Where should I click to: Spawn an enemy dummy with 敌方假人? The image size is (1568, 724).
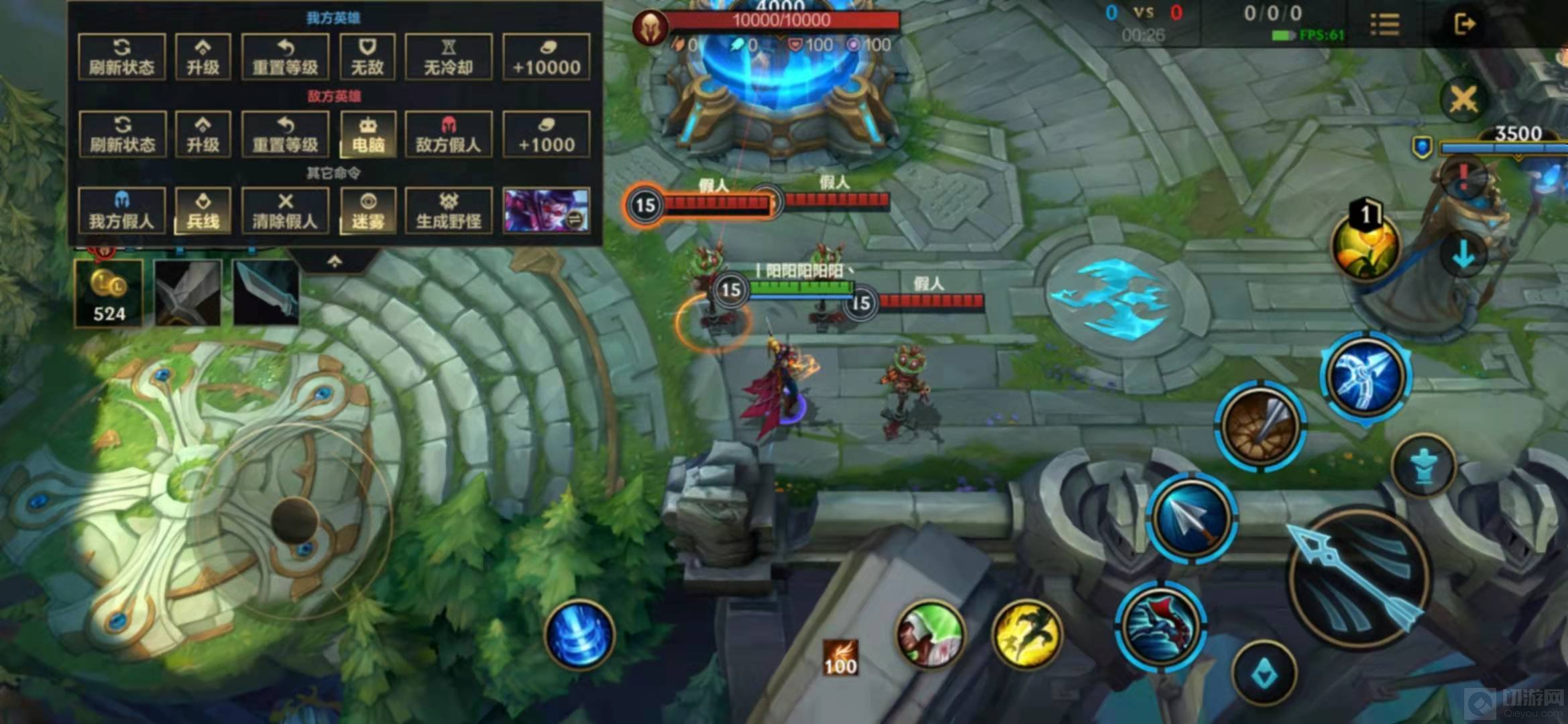click(x=449, y=134)
